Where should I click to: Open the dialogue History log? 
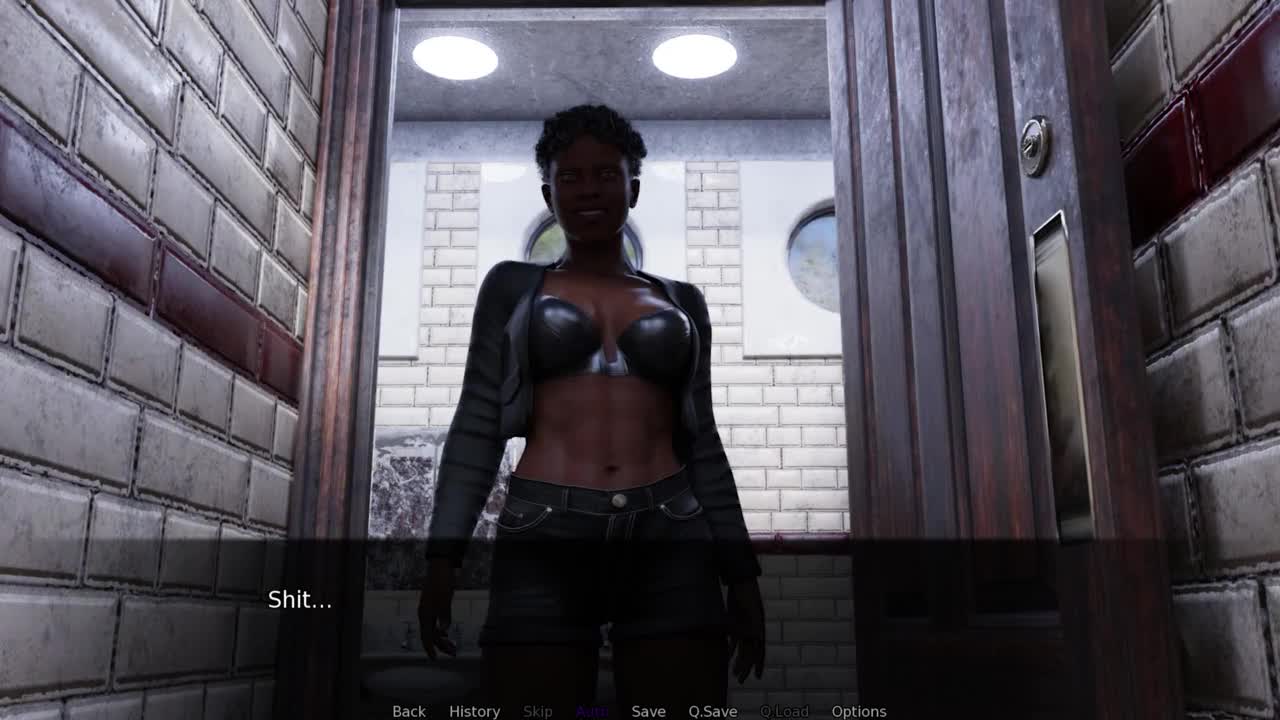pyautogui.click(x=474, y=711)
